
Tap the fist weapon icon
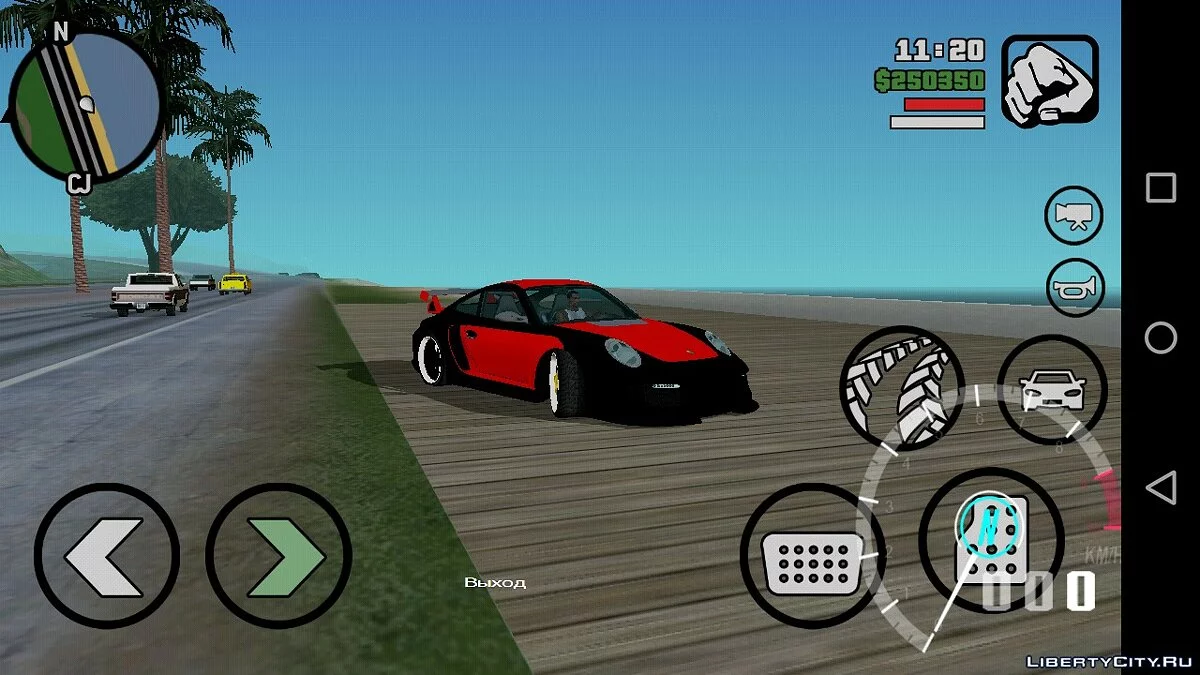pyautogui.click(x=1049, y=81)
